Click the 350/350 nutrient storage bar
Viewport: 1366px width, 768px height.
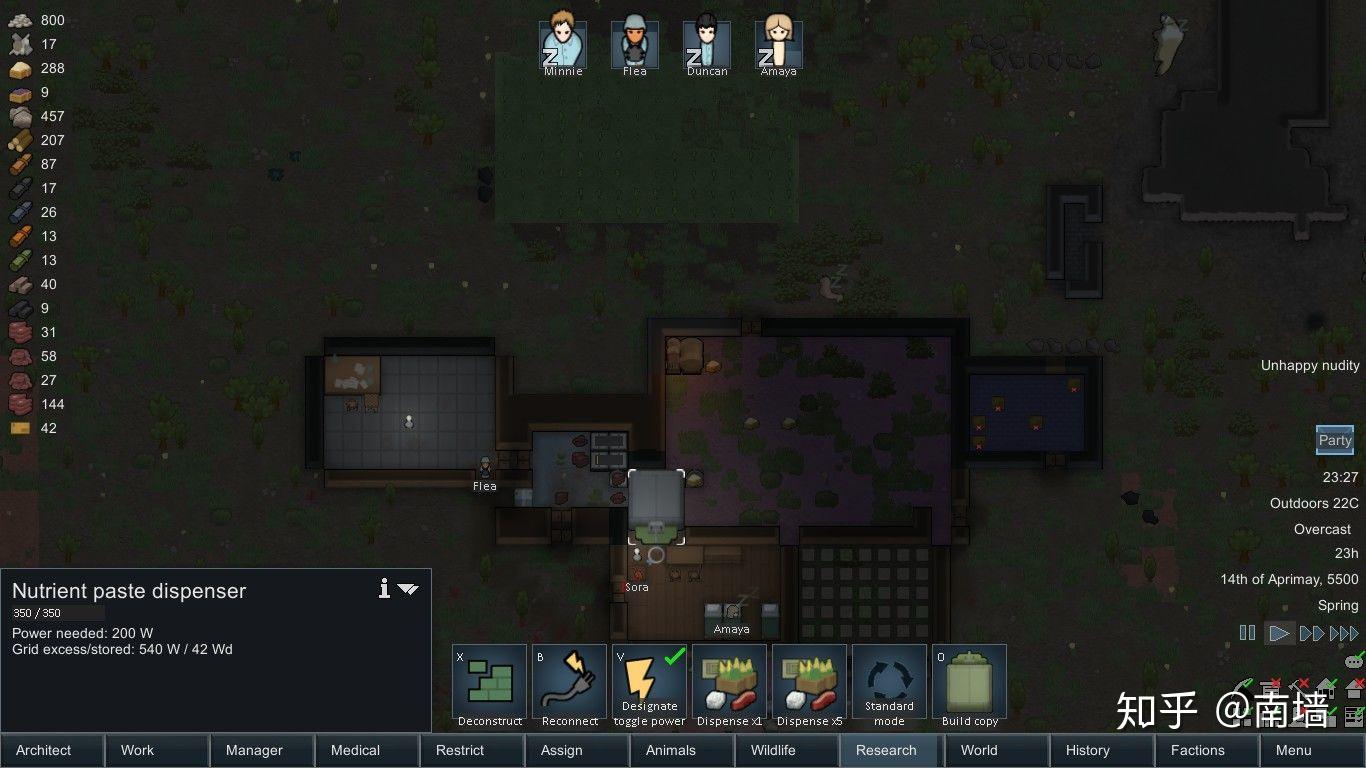(56, 613)
